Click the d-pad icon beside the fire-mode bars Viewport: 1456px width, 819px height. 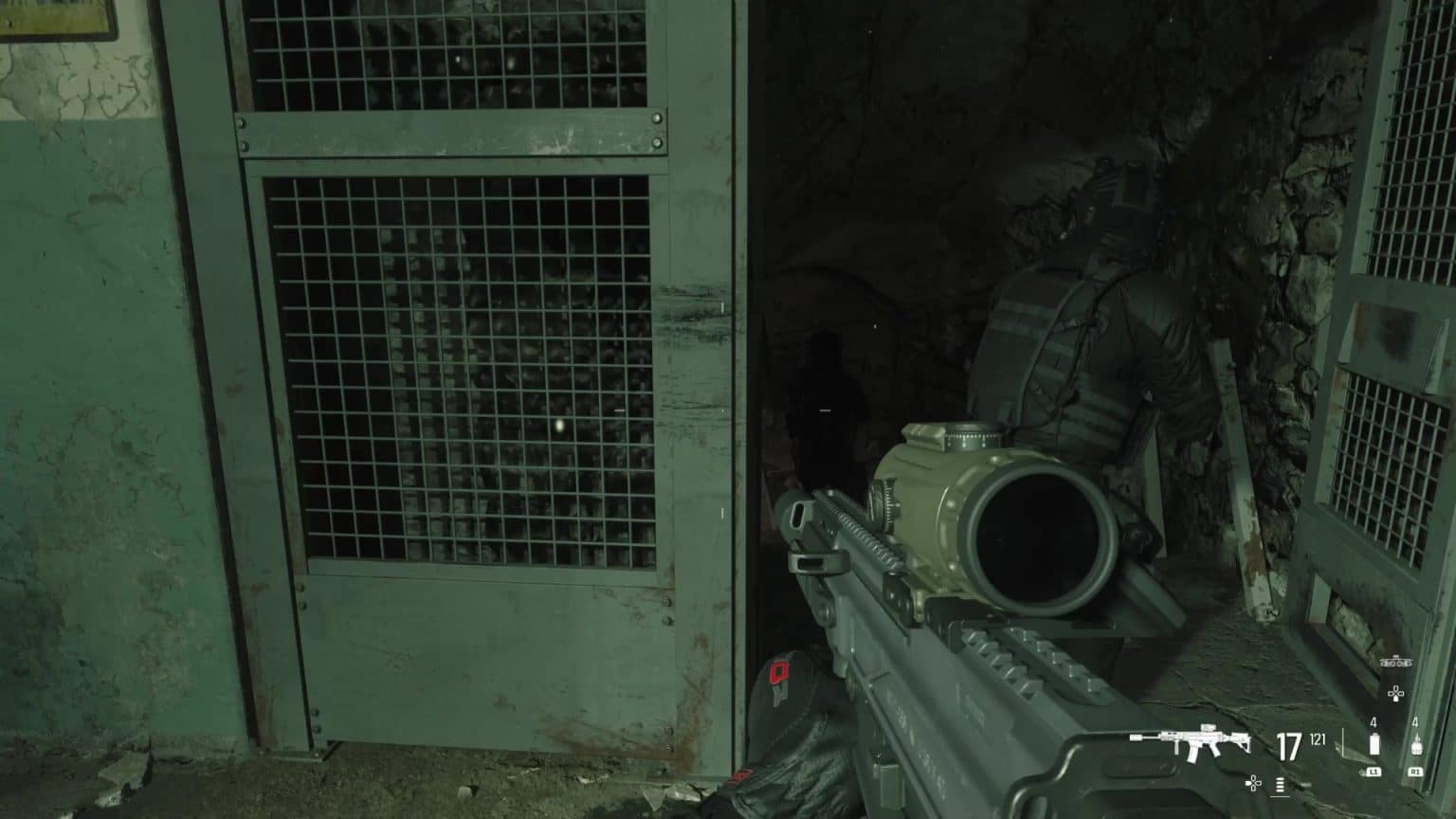(1253, 783)
